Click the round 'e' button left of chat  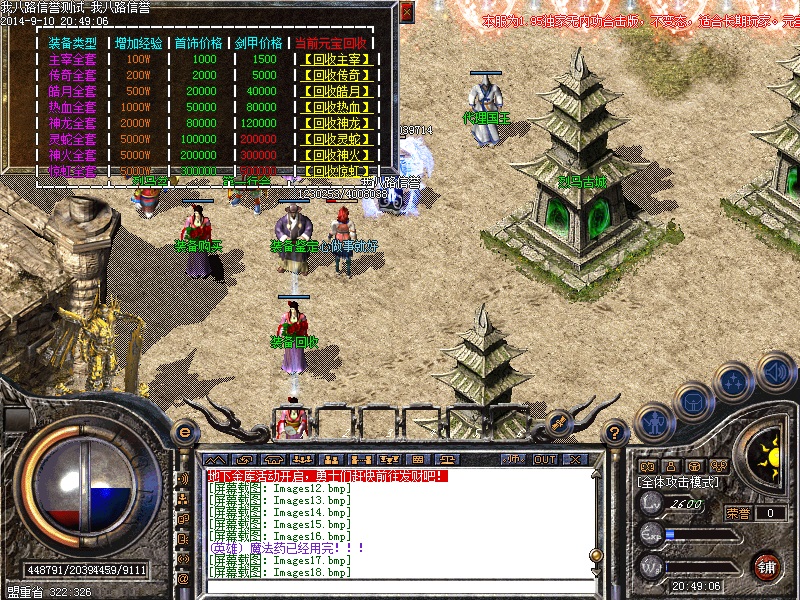click(x=184, y=433)
